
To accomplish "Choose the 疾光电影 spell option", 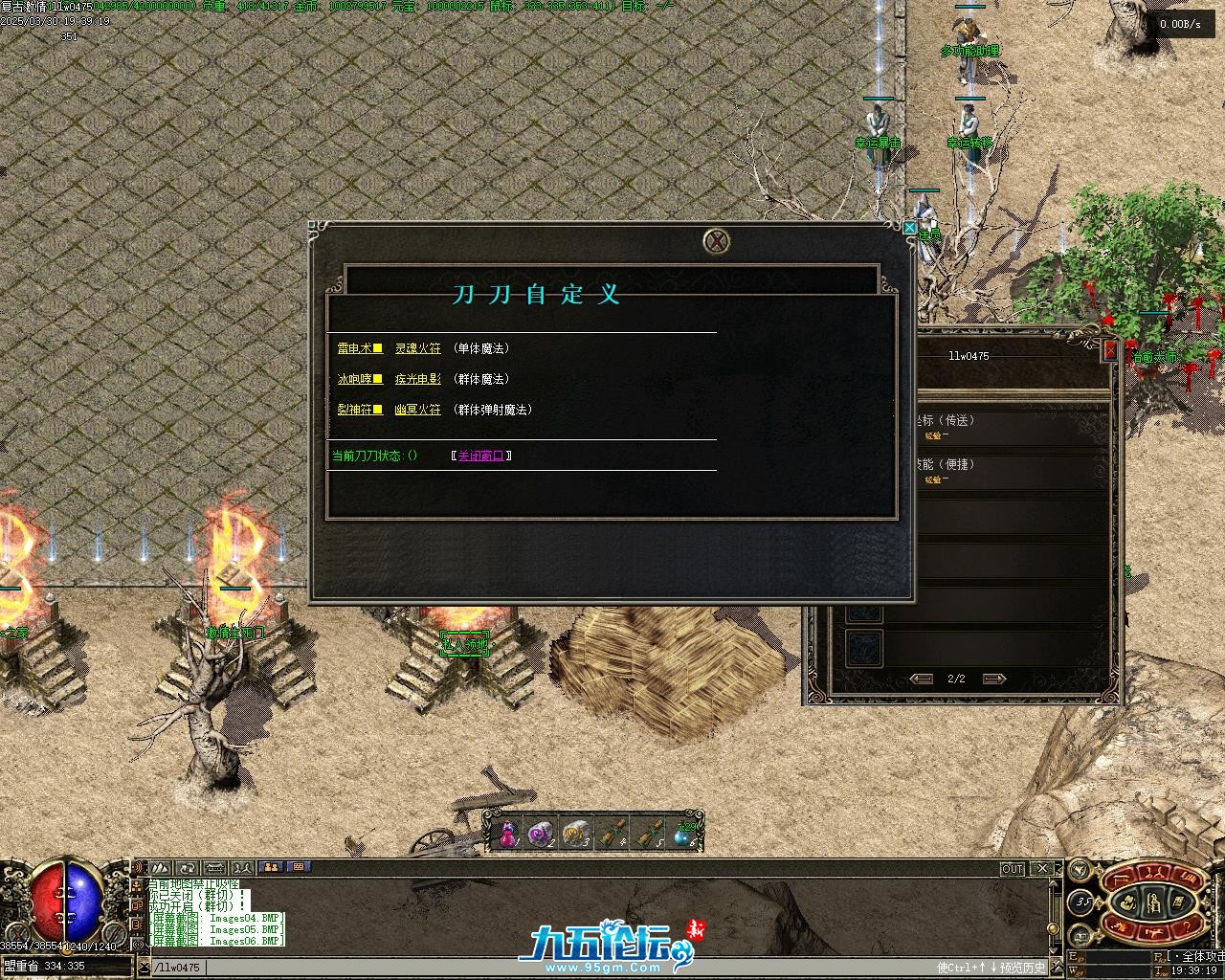I will (x=418, y=379).
